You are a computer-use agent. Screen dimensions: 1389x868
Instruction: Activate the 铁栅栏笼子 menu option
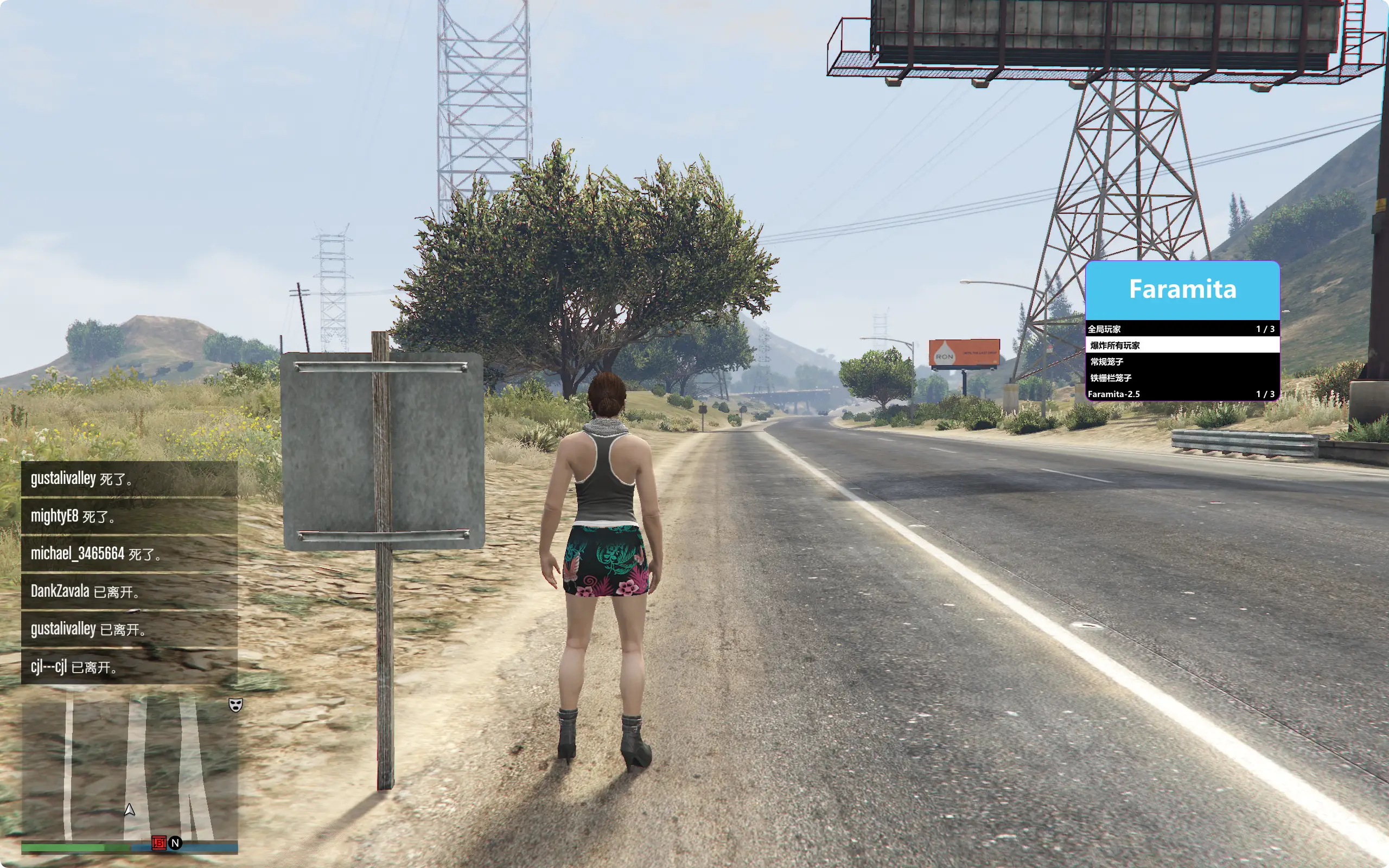click(x=1182, y=378)
